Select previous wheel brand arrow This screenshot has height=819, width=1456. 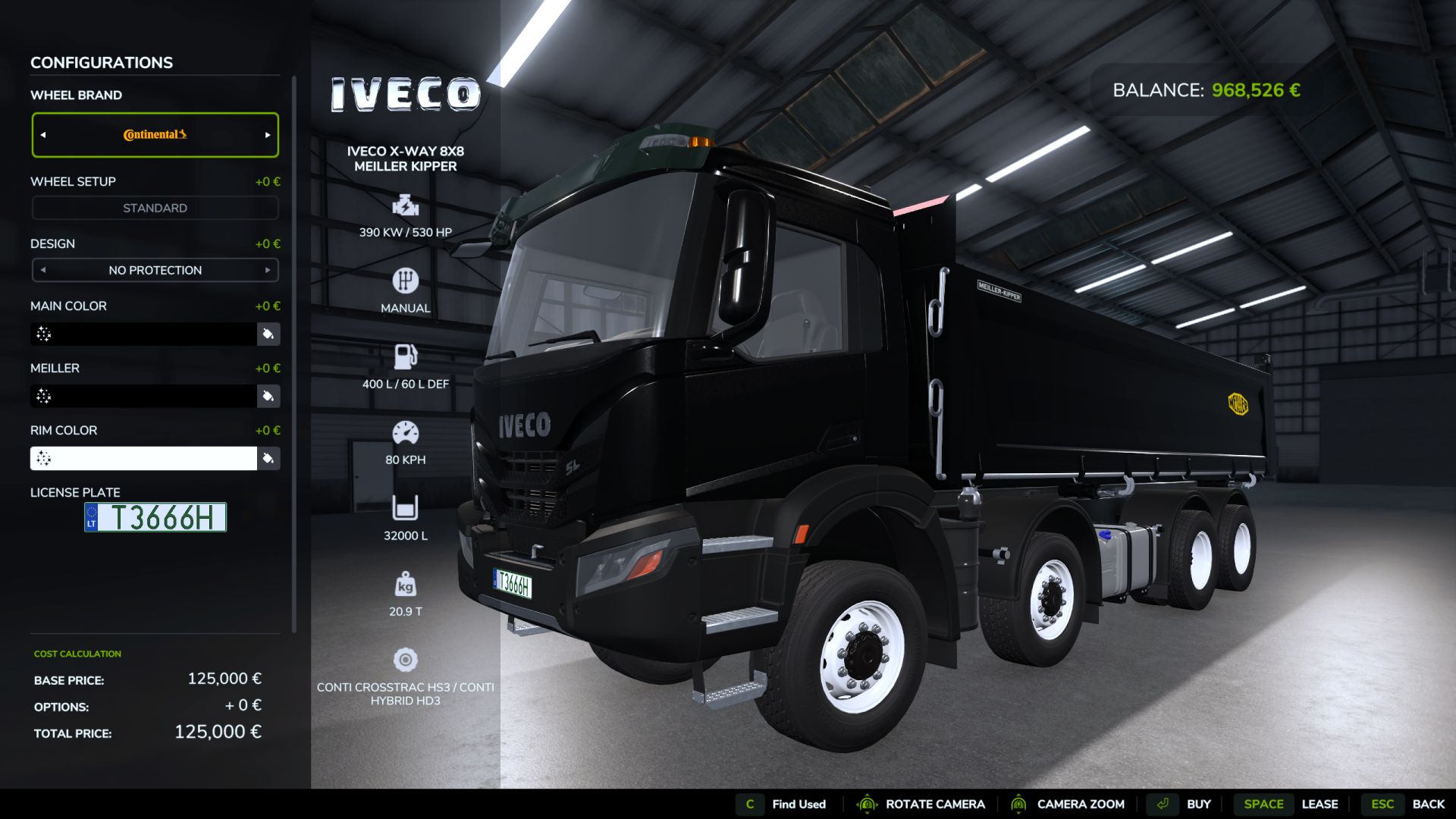(43, 135)
